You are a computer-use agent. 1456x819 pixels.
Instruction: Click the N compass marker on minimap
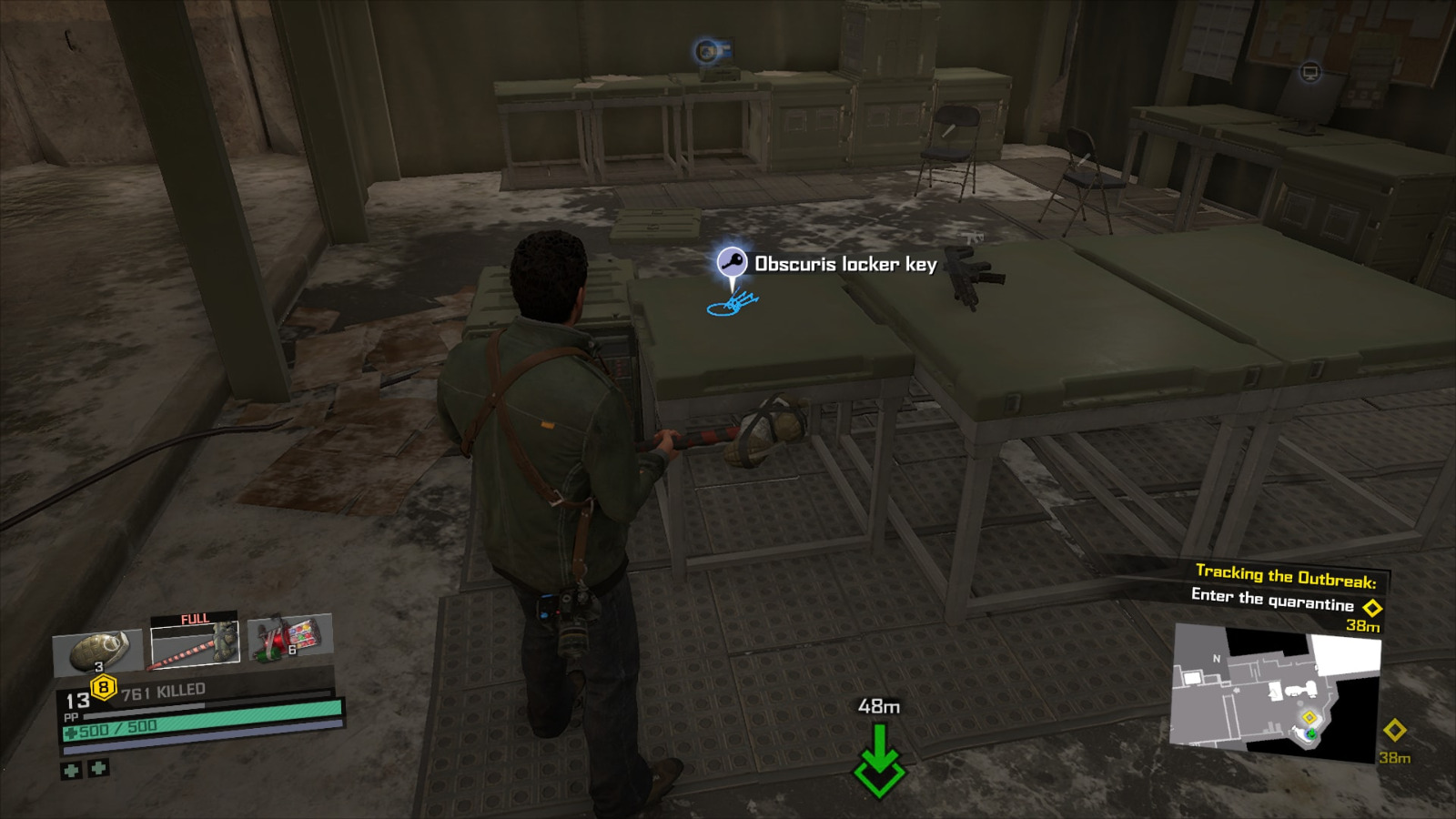pyautogui.click(x=1217, y=657)
